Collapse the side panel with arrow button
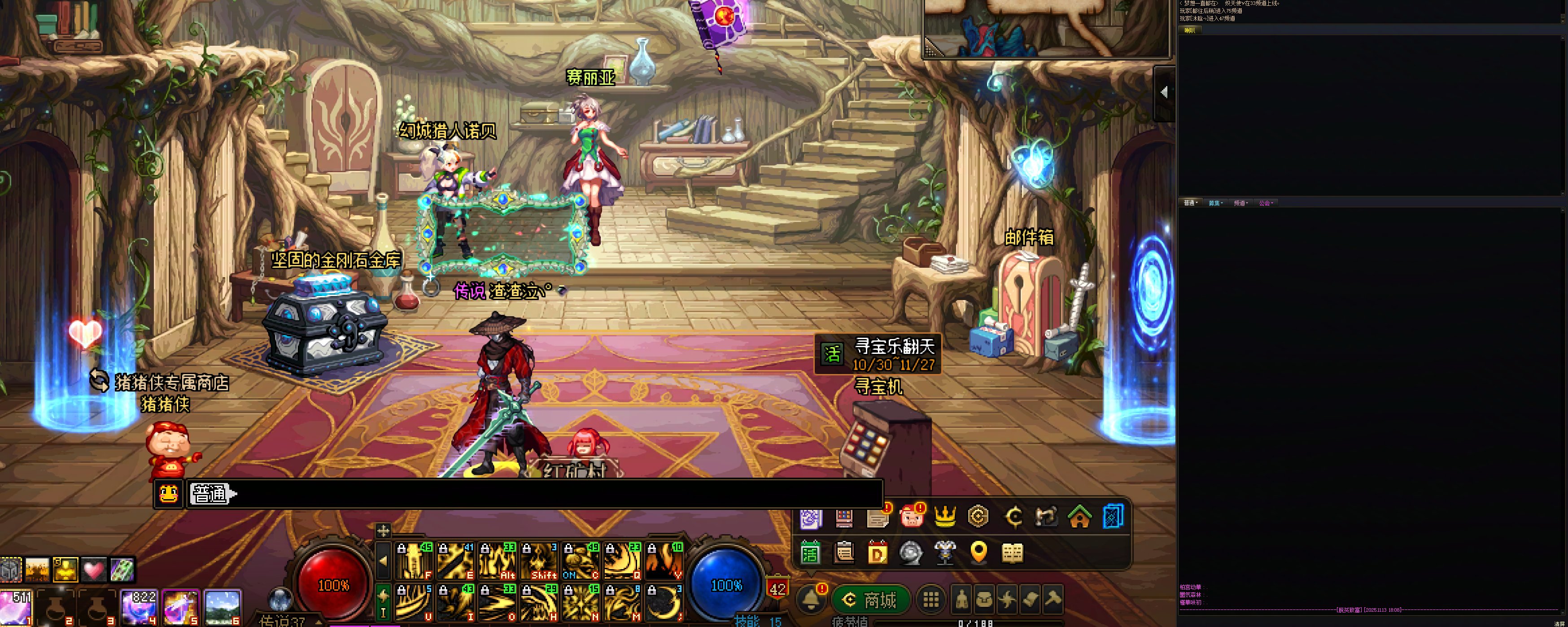 (1164, 92)
